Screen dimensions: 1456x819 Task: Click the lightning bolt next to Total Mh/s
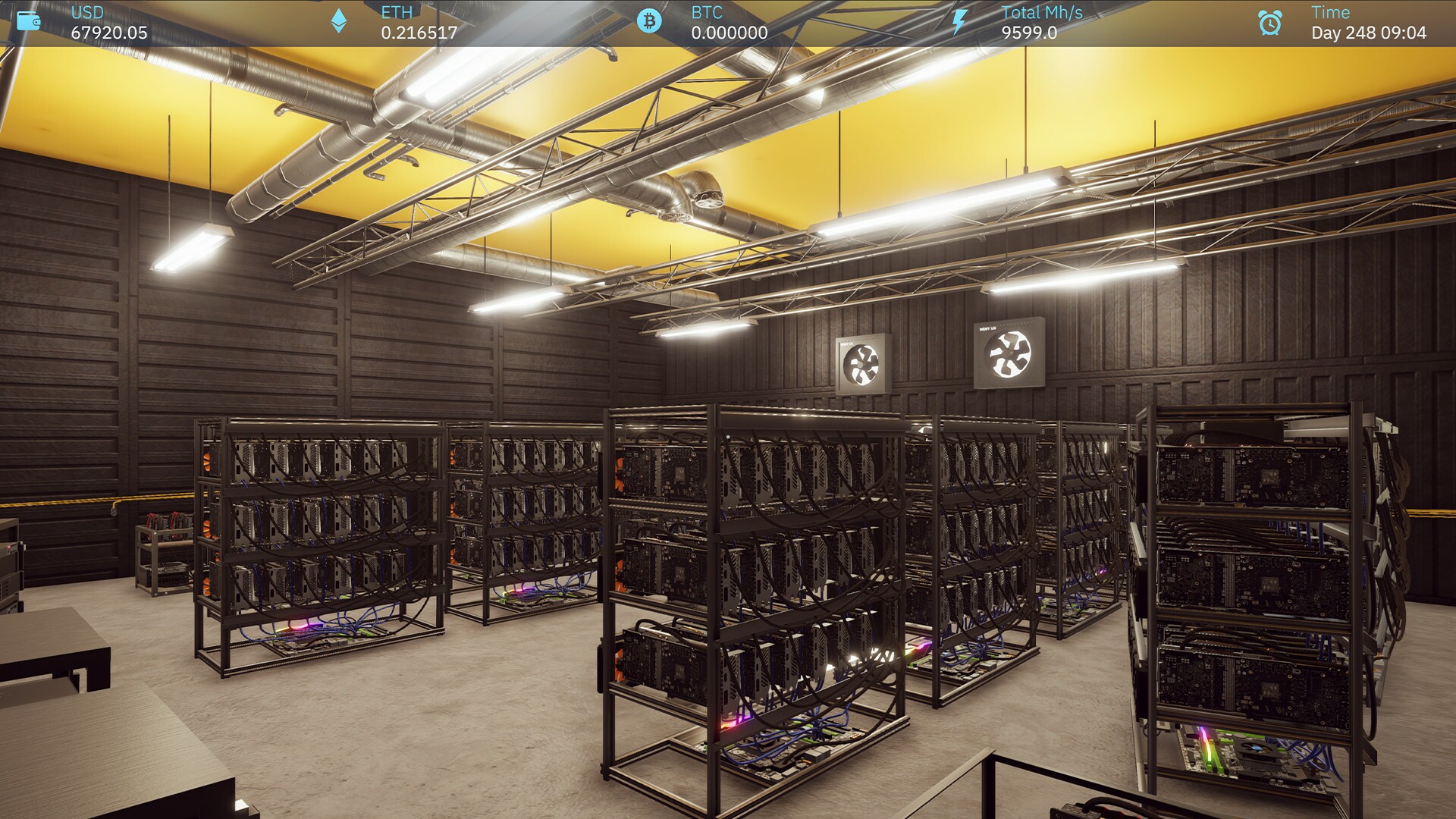(959, 20)
